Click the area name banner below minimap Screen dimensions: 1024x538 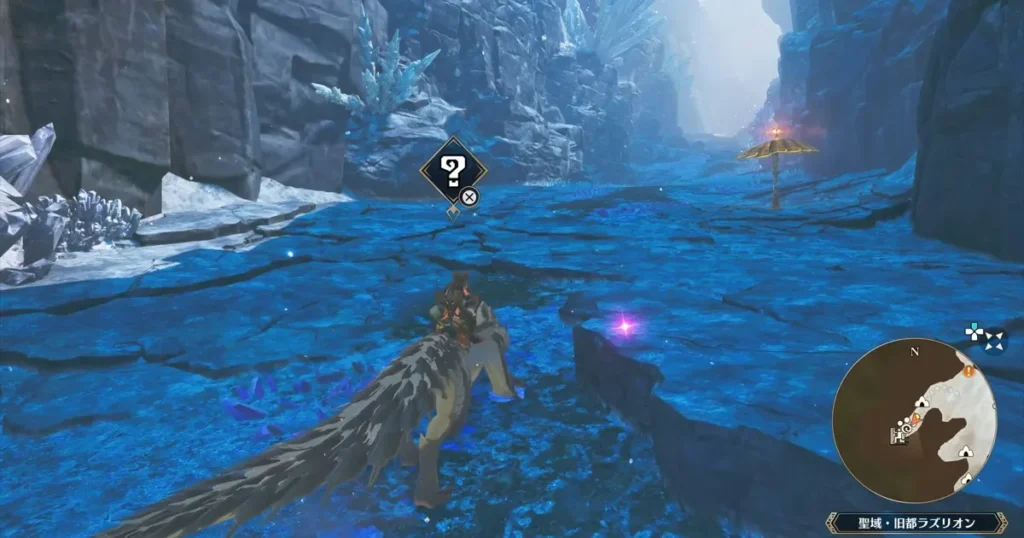[x=914, y=522]
